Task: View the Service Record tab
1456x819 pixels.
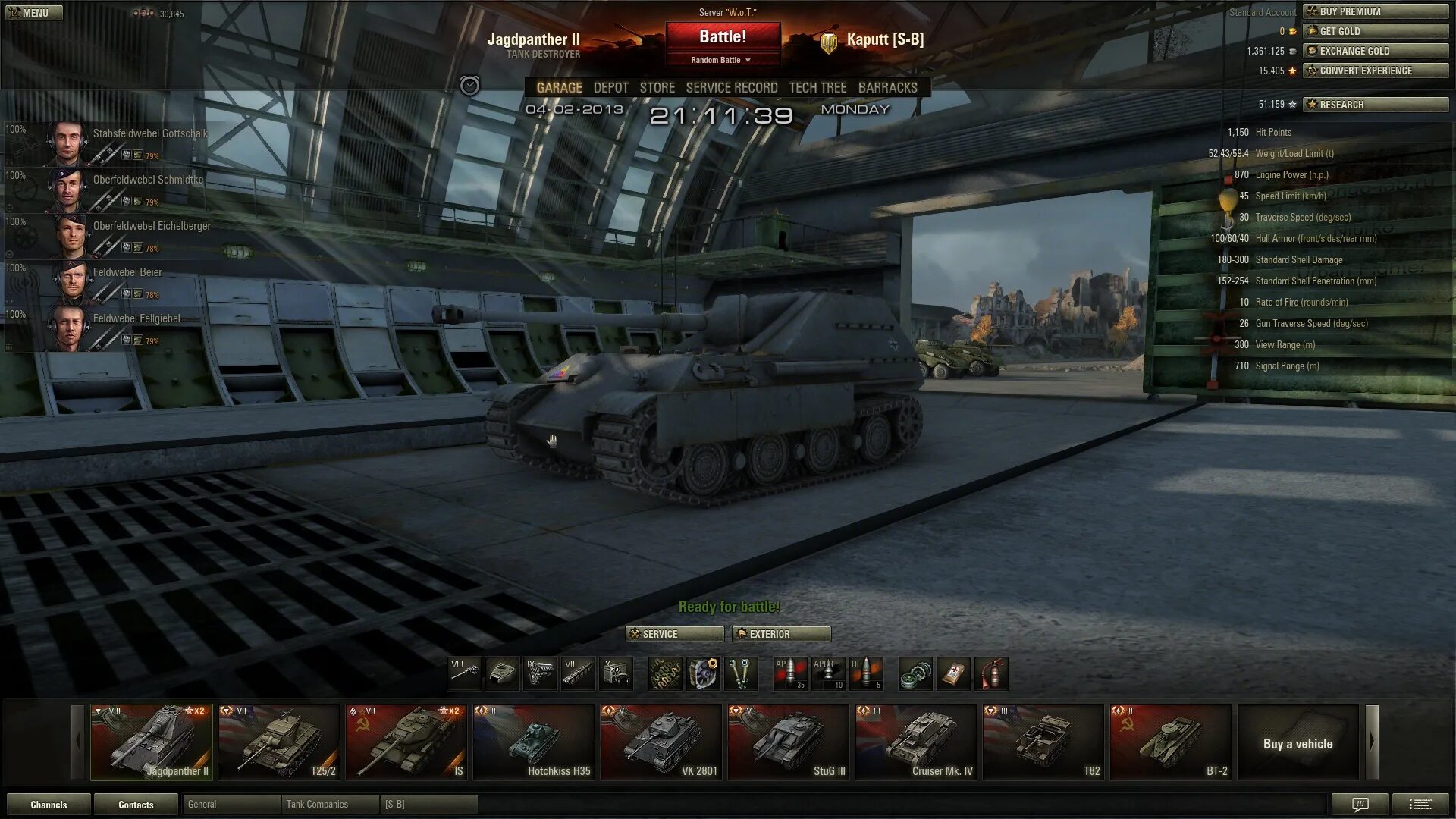Action: pyautogui.click(x=731, y=88)
